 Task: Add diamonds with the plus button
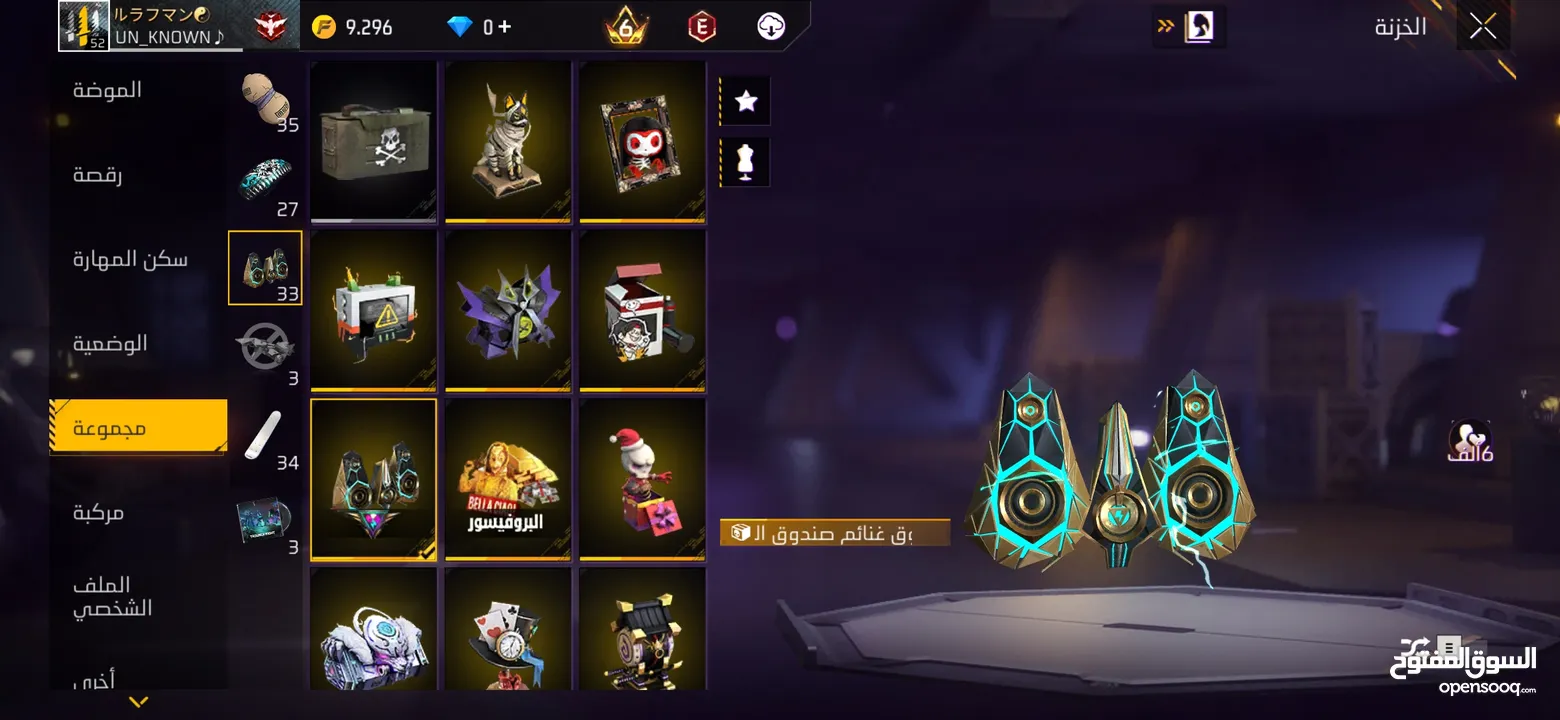[504, 27]
